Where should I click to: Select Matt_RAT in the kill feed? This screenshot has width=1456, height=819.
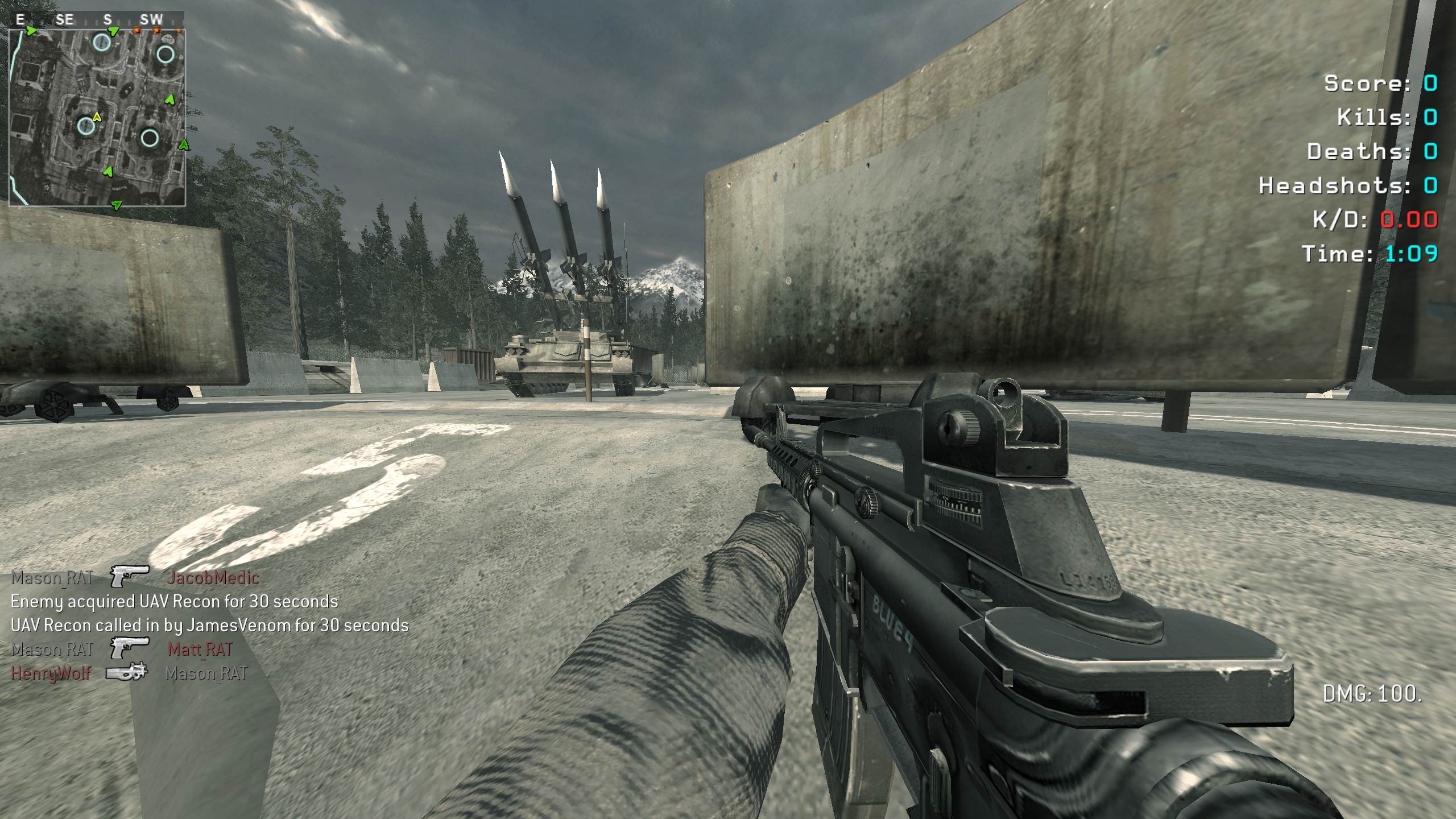(200, 649)
